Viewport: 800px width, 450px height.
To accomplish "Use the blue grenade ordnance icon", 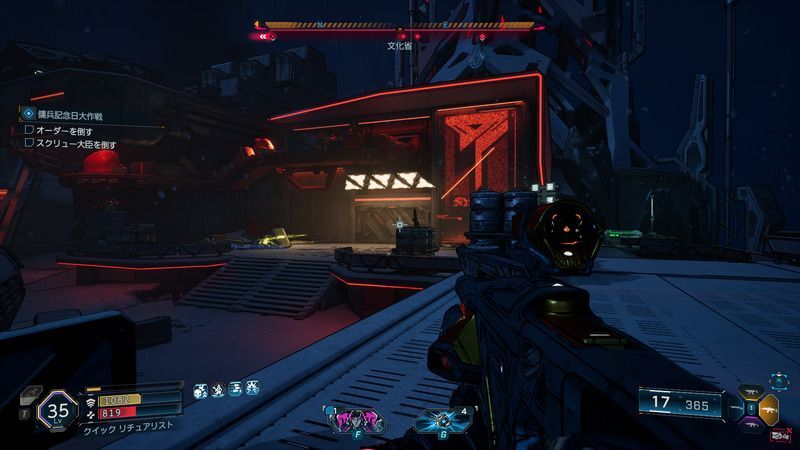I will click(438, 420).
